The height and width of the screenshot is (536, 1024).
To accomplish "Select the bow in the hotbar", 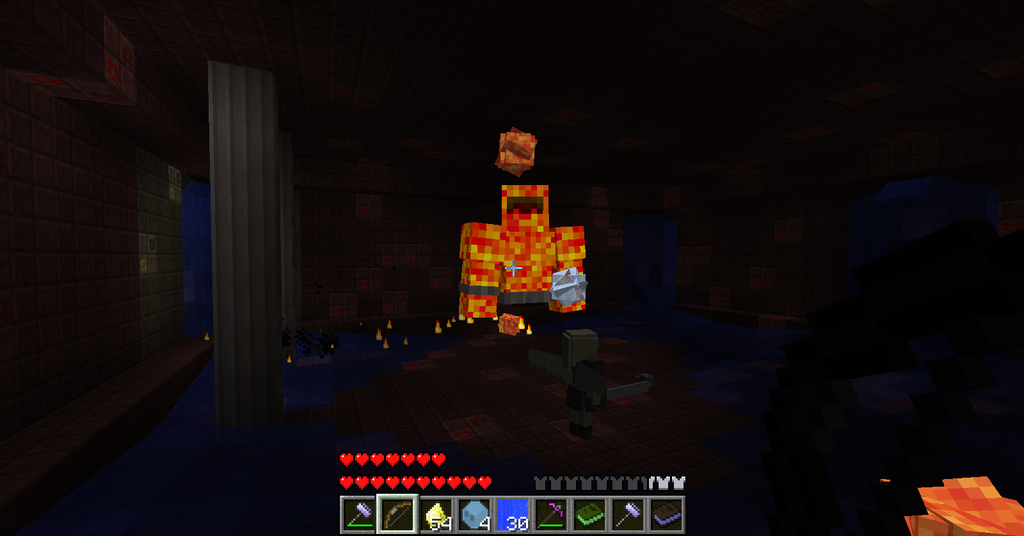I will tap(396, 515).
